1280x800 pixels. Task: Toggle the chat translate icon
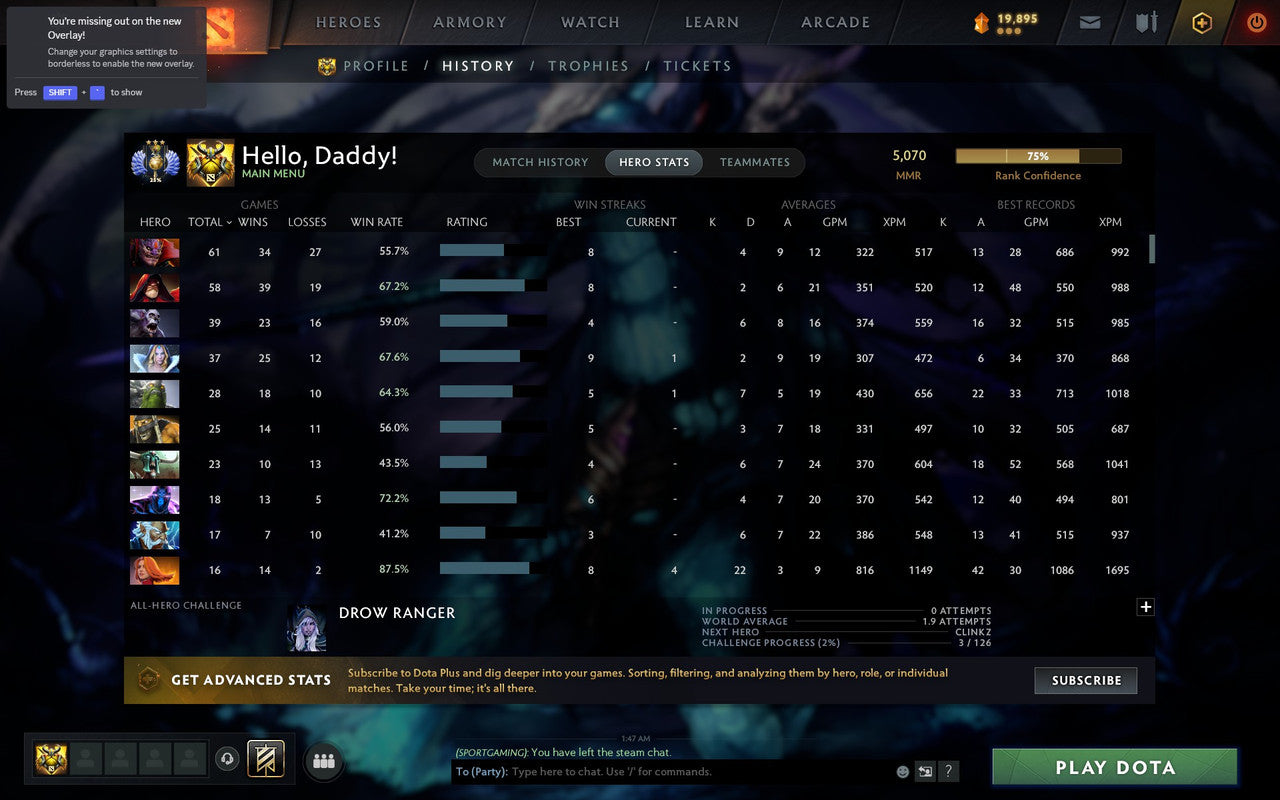[x=925, y=771]
